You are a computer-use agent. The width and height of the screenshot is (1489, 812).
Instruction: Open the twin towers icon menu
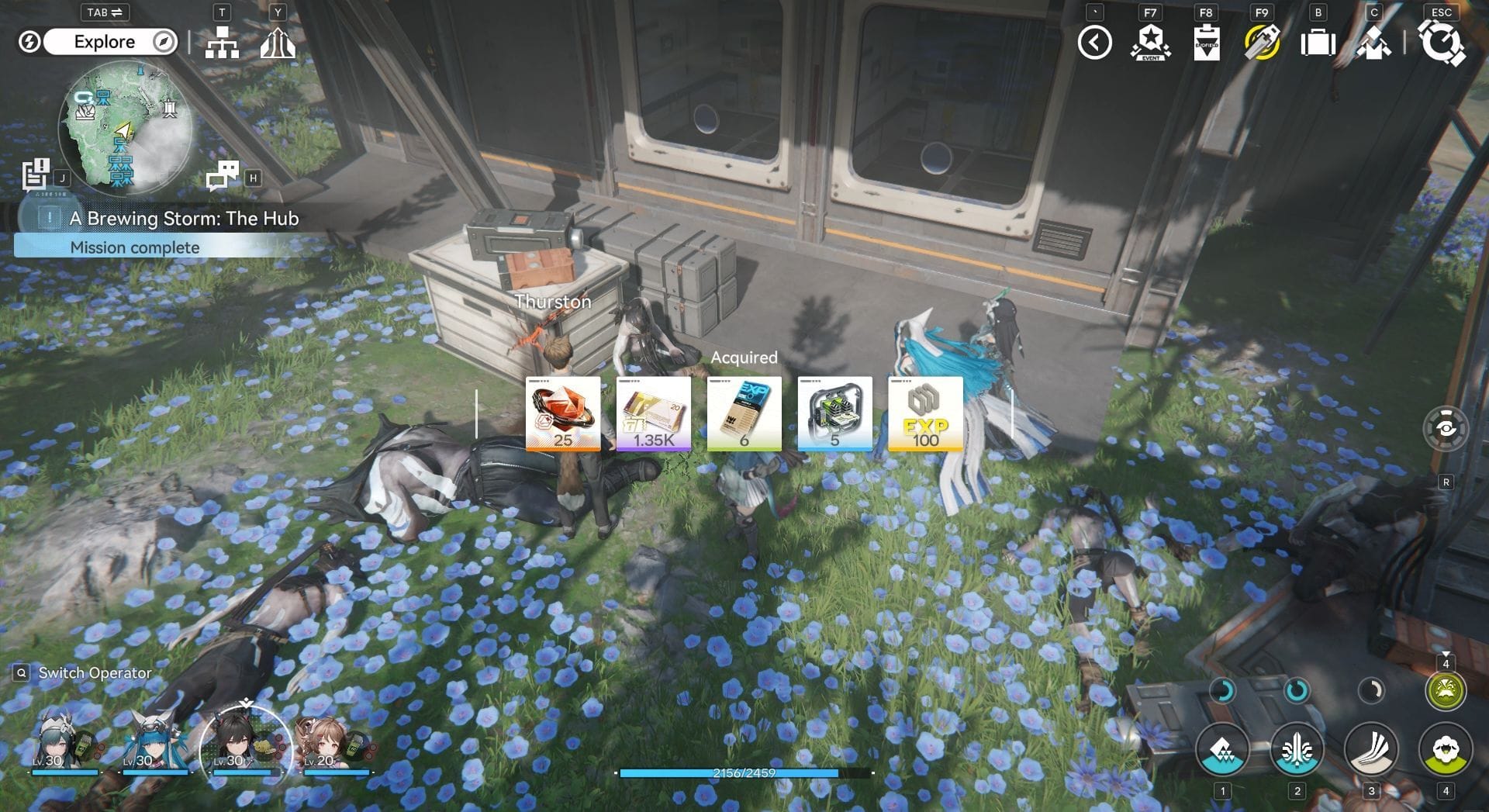click(x=277, y=43)
